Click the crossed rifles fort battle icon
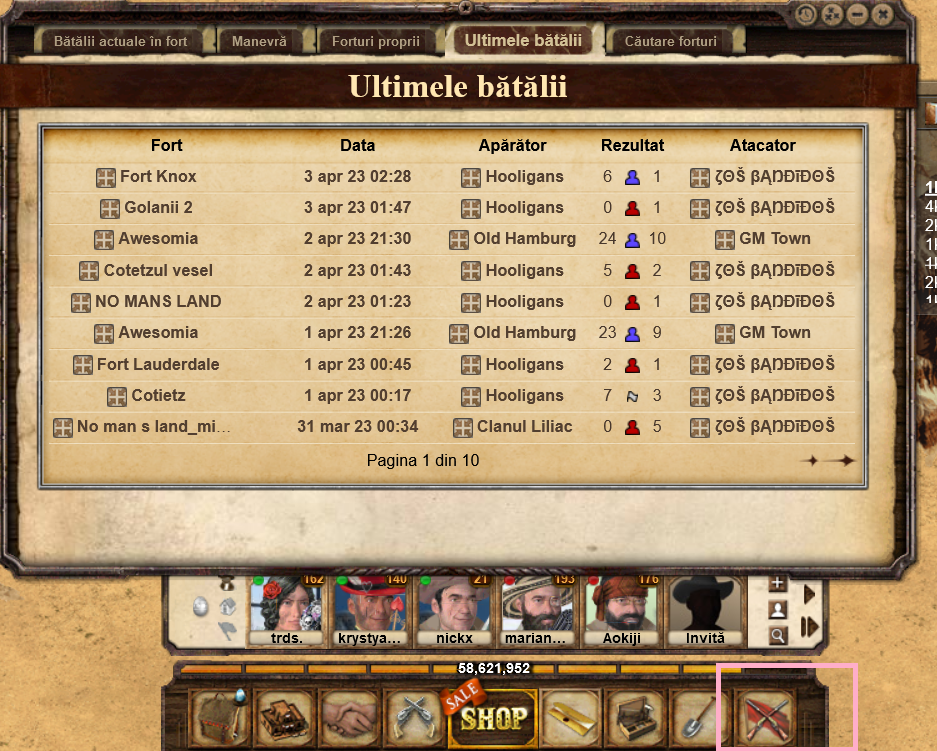Screen dimensions: 937x751 [x=765, y=718]
